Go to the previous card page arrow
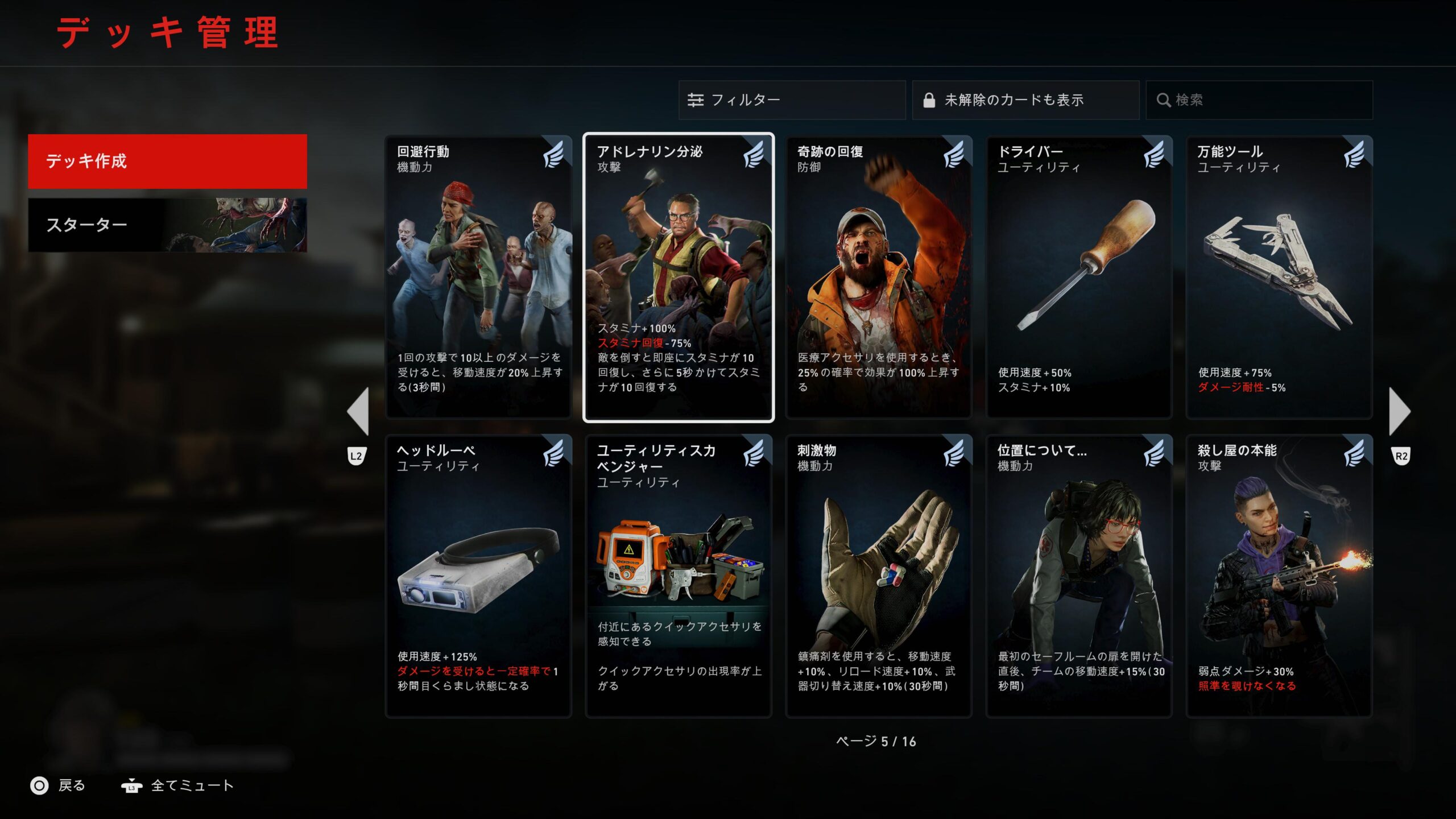Viewport: 1456px width, 819px height. [358, 411]
